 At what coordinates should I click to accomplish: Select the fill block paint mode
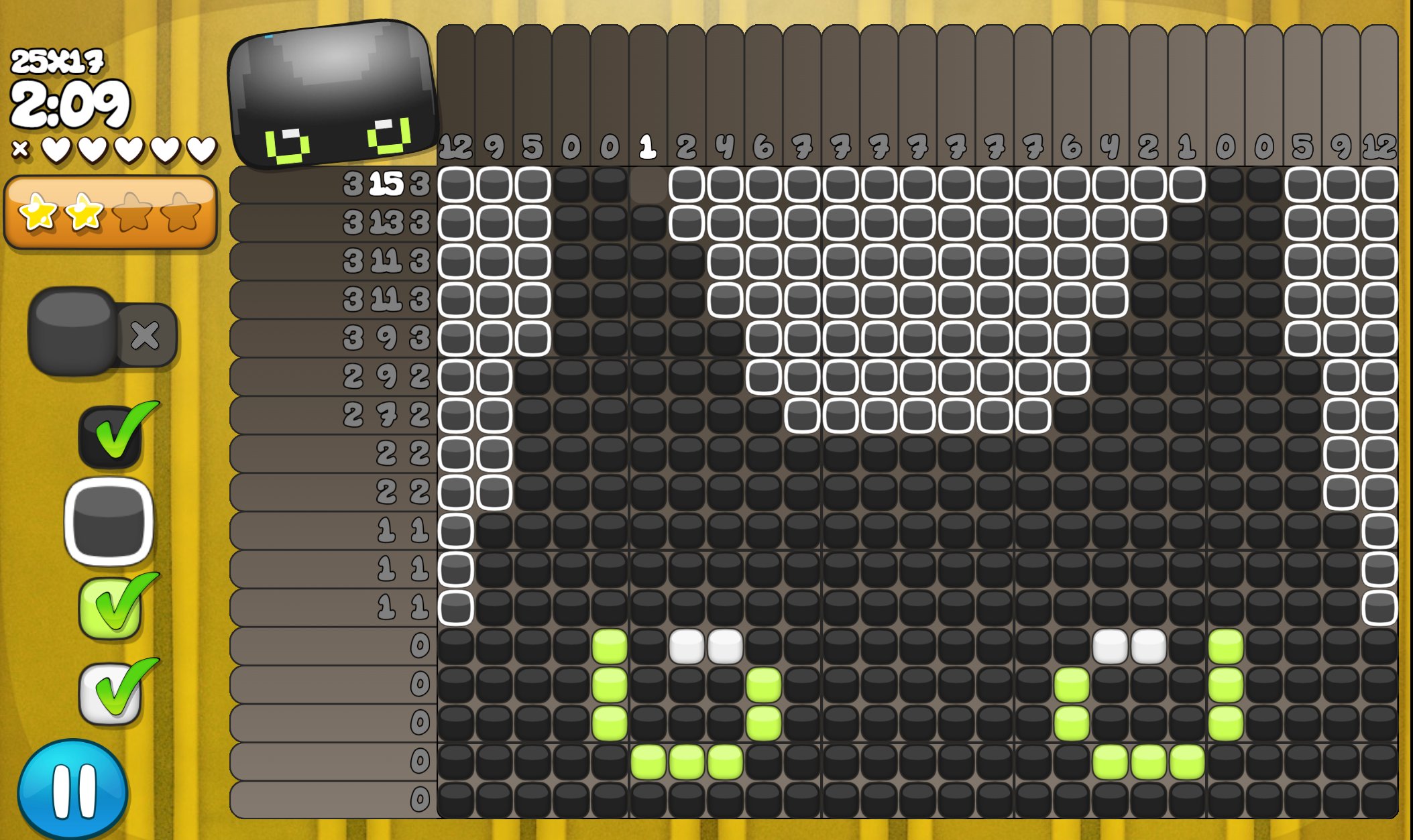pyautogui.click(x=74, y=330)
